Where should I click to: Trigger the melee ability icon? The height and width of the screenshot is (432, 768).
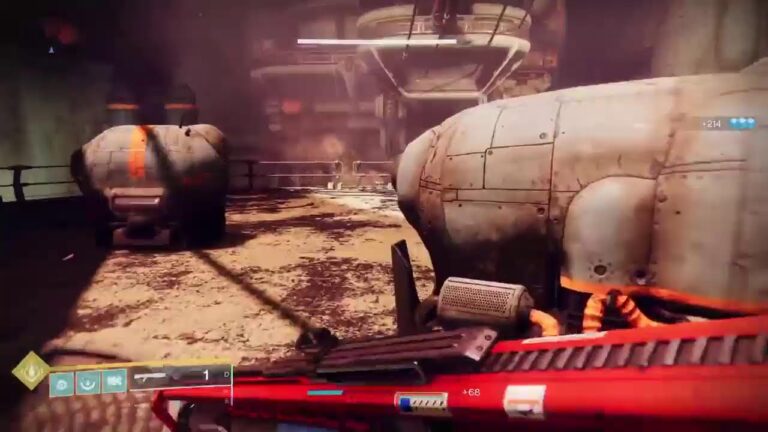click(89, 381)
